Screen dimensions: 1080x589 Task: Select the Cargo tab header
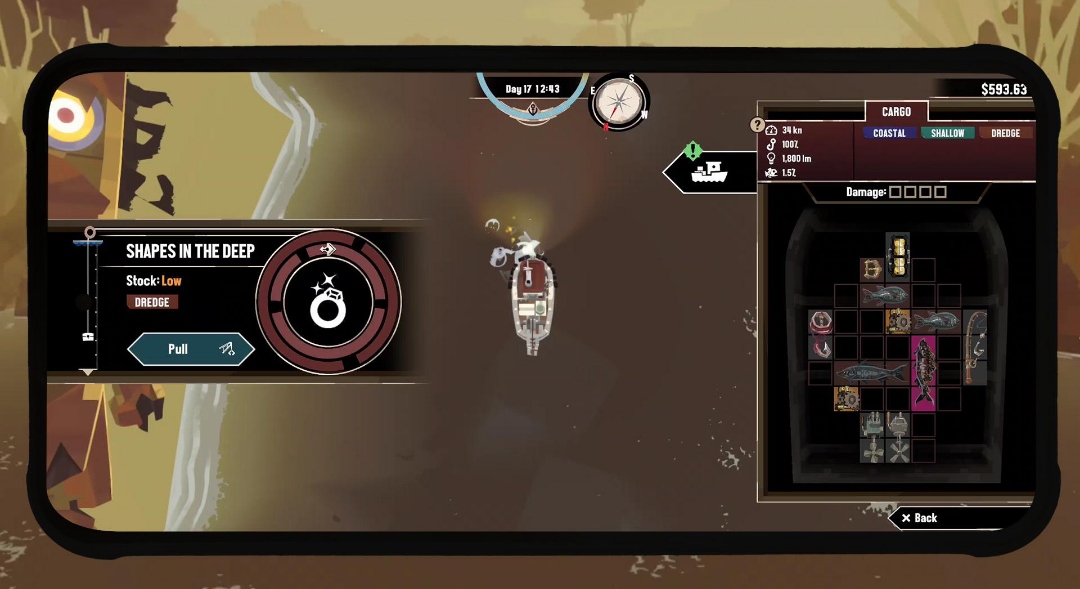click(x=895, y=112)
